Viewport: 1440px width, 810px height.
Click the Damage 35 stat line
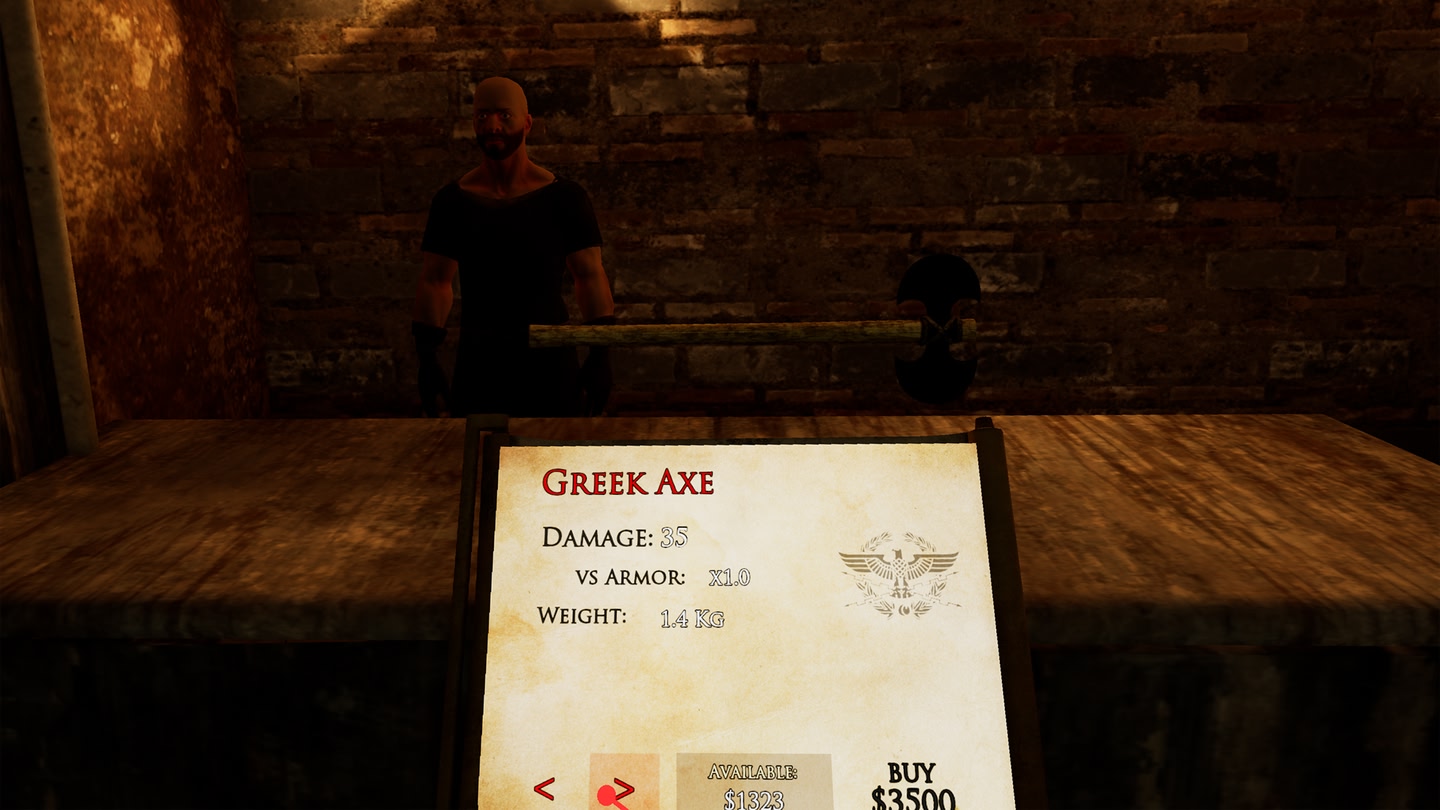615,536
